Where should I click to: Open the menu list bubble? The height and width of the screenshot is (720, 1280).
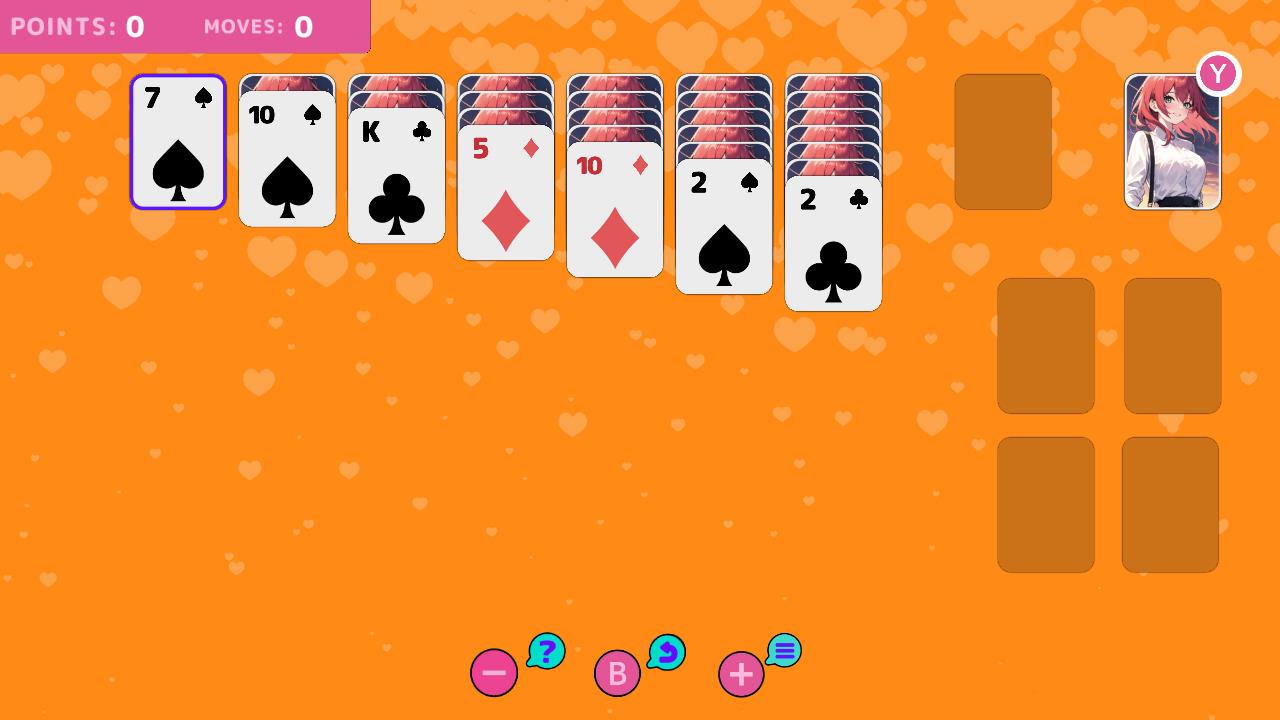tap(784, 650)
